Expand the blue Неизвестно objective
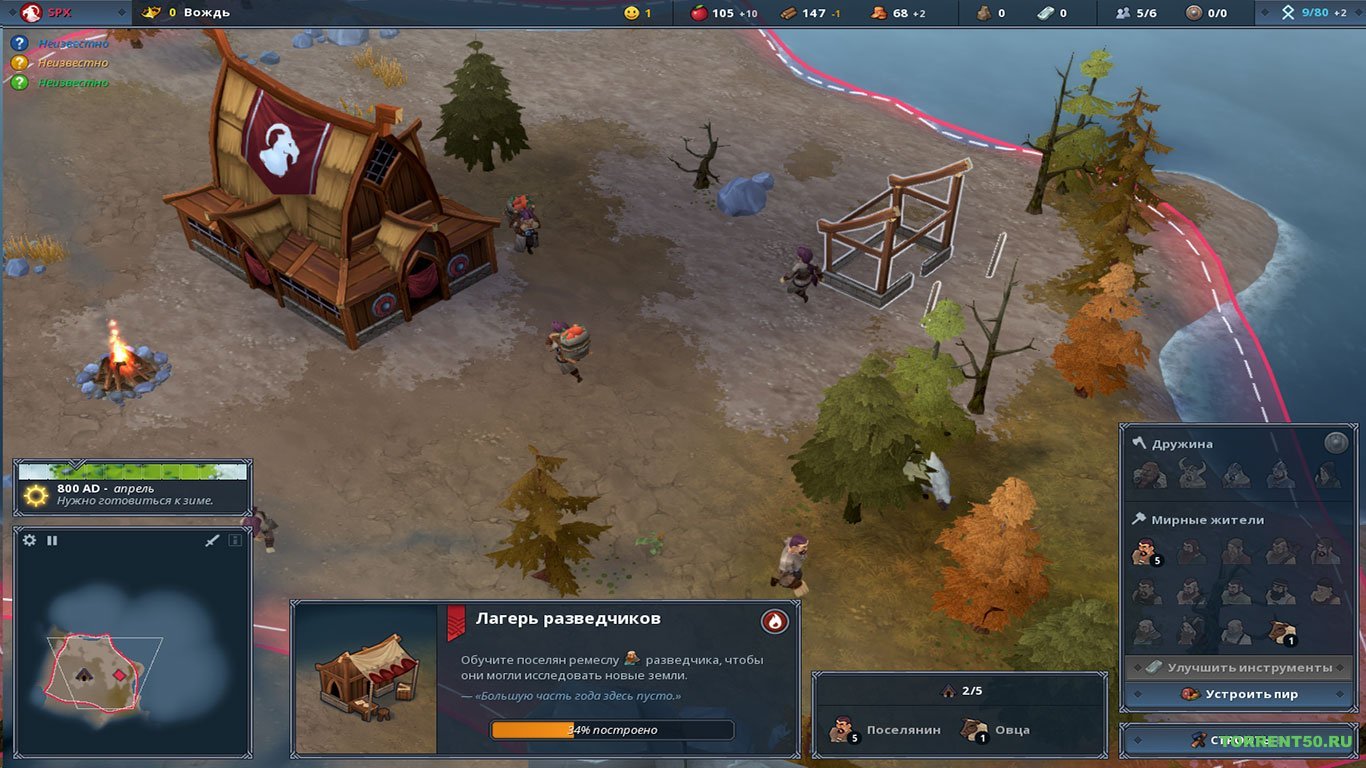1366x768 pixels. point(20,43)
